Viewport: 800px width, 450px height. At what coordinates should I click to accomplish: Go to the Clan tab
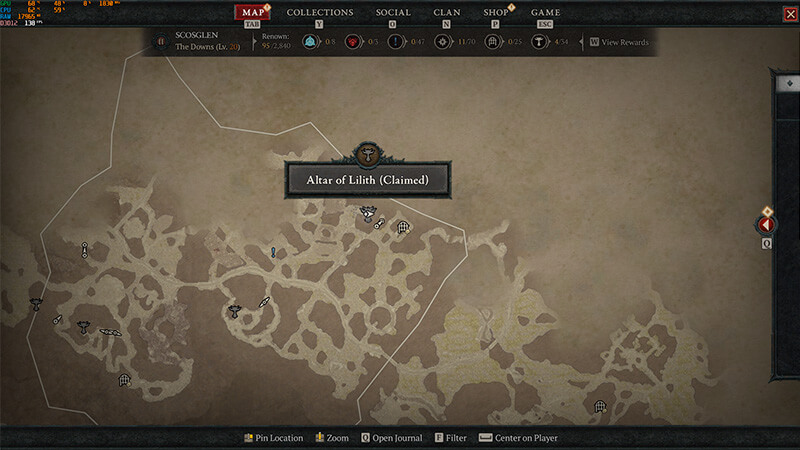coord(447,12)
